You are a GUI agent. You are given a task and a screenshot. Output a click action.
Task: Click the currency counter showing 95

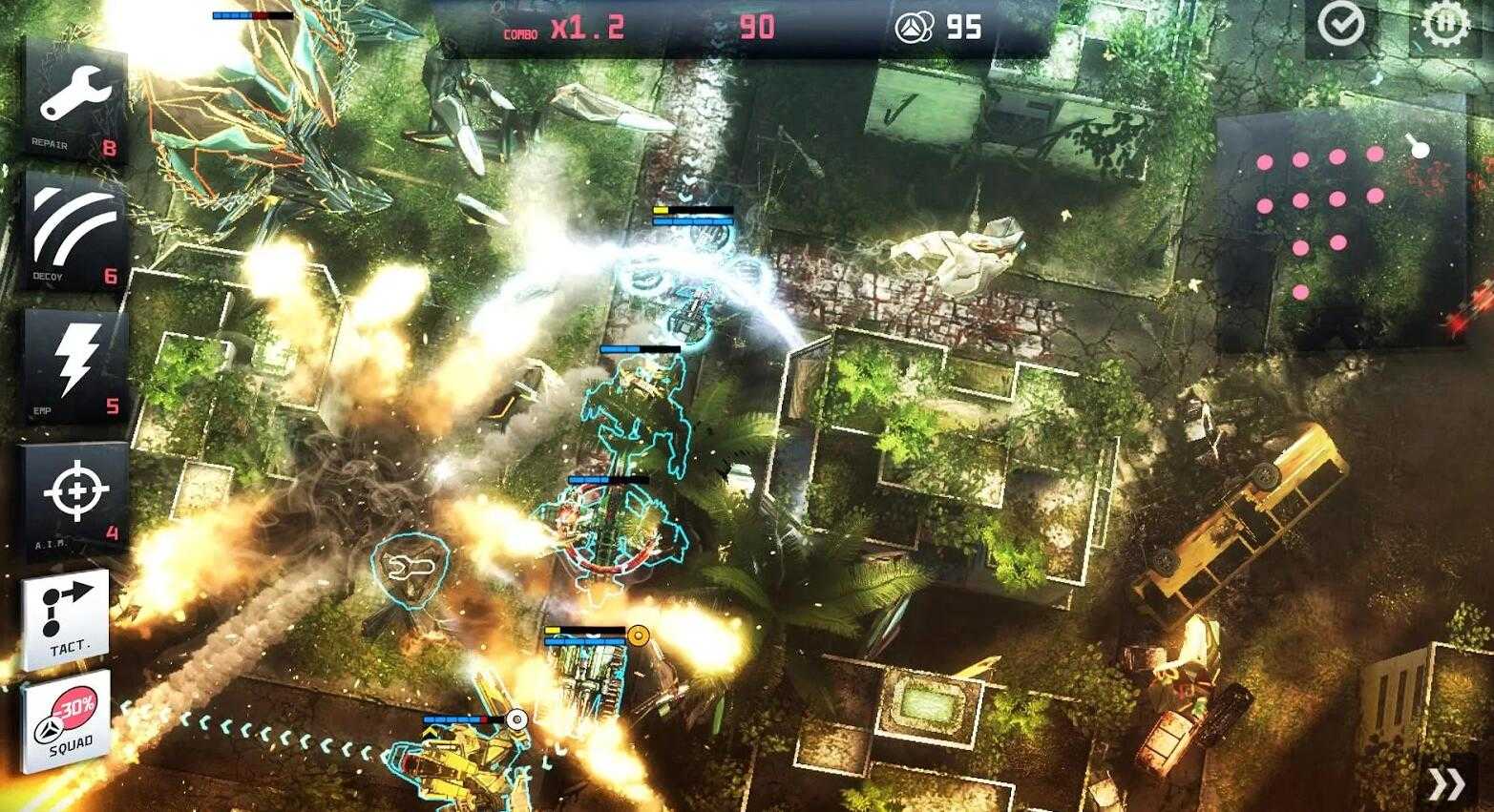click(x=938, y=28)
